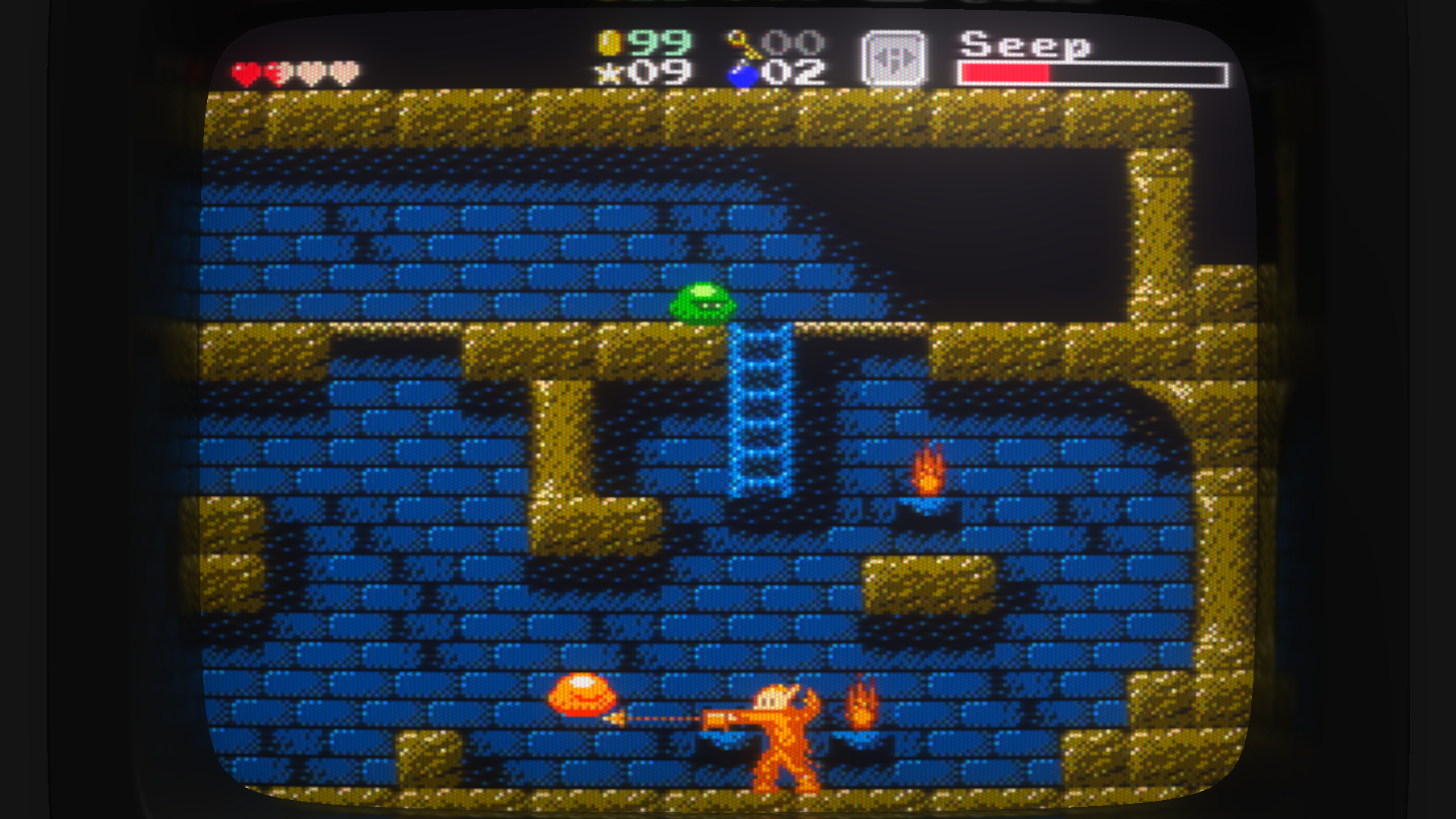Toggle the lit torch on the upper ledge
Viewport: 1456px width, 819px height.
(929, 470)
